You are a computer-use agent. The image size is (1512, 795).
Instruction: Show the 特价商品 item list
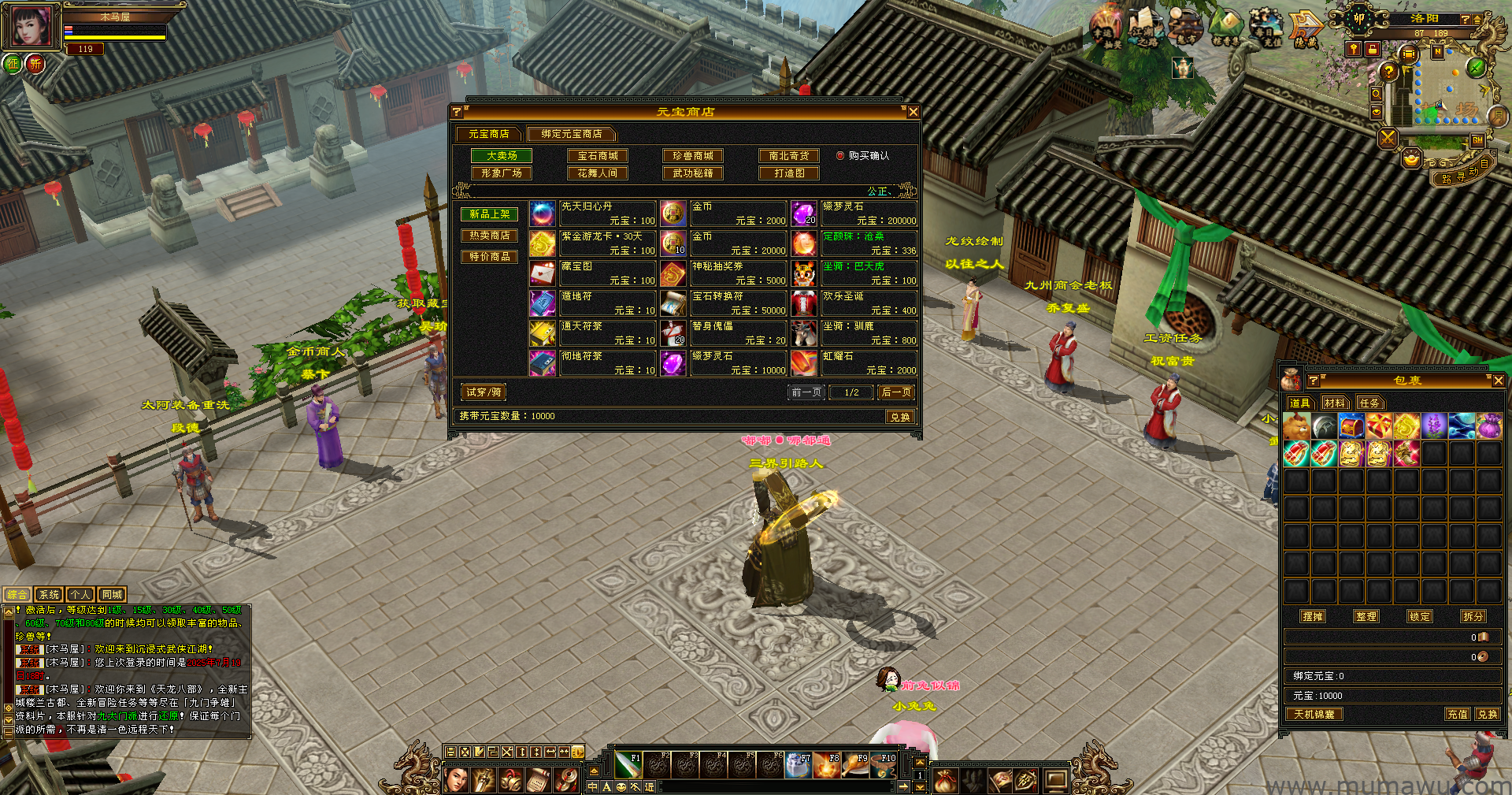[x=489, y=257]
